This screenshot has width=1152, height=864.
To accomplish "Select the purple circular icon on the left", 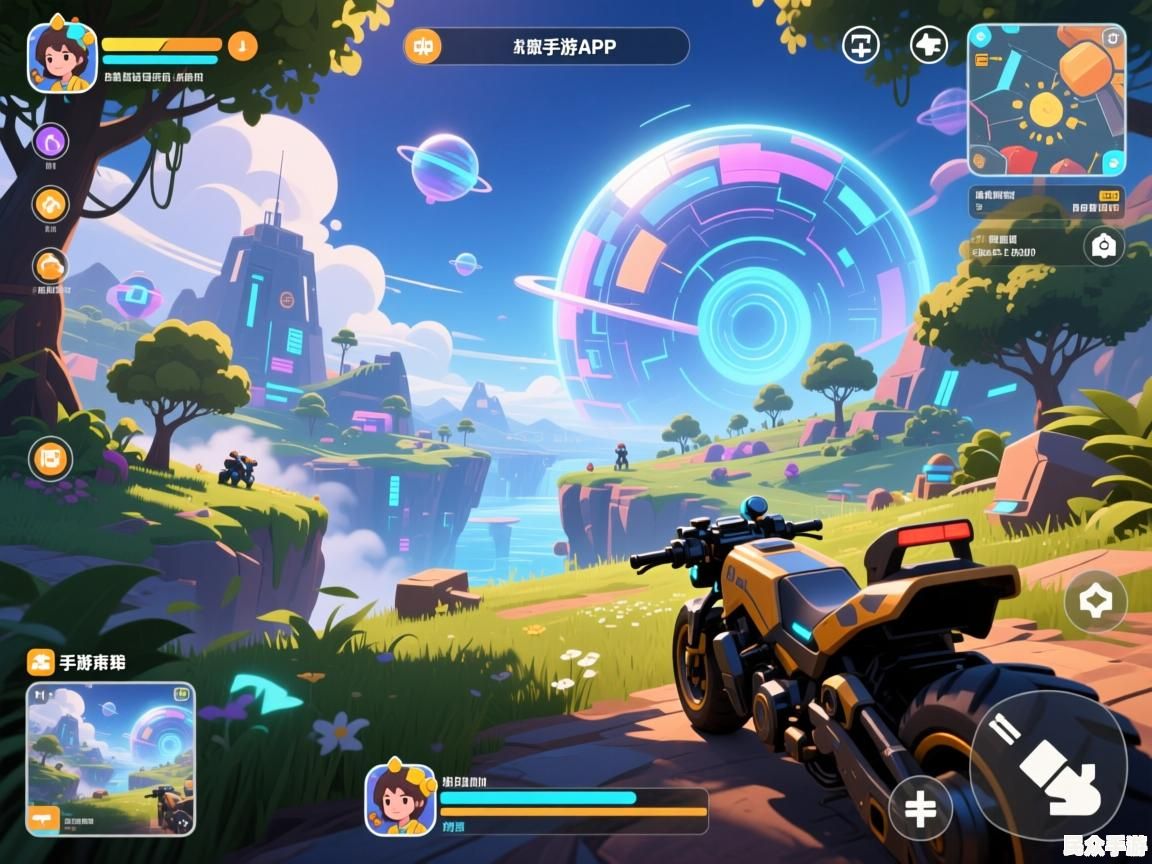I will (51, 142).
